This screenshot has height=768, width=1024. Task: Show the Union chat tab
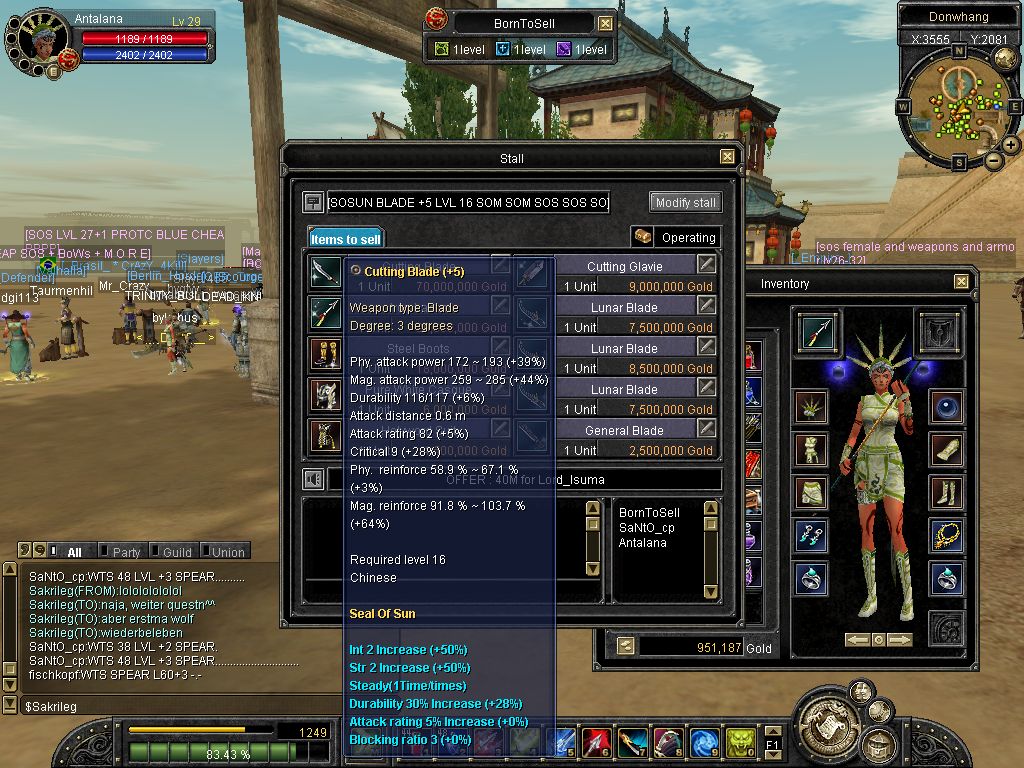pyautogui.click(x=226, y=552)
